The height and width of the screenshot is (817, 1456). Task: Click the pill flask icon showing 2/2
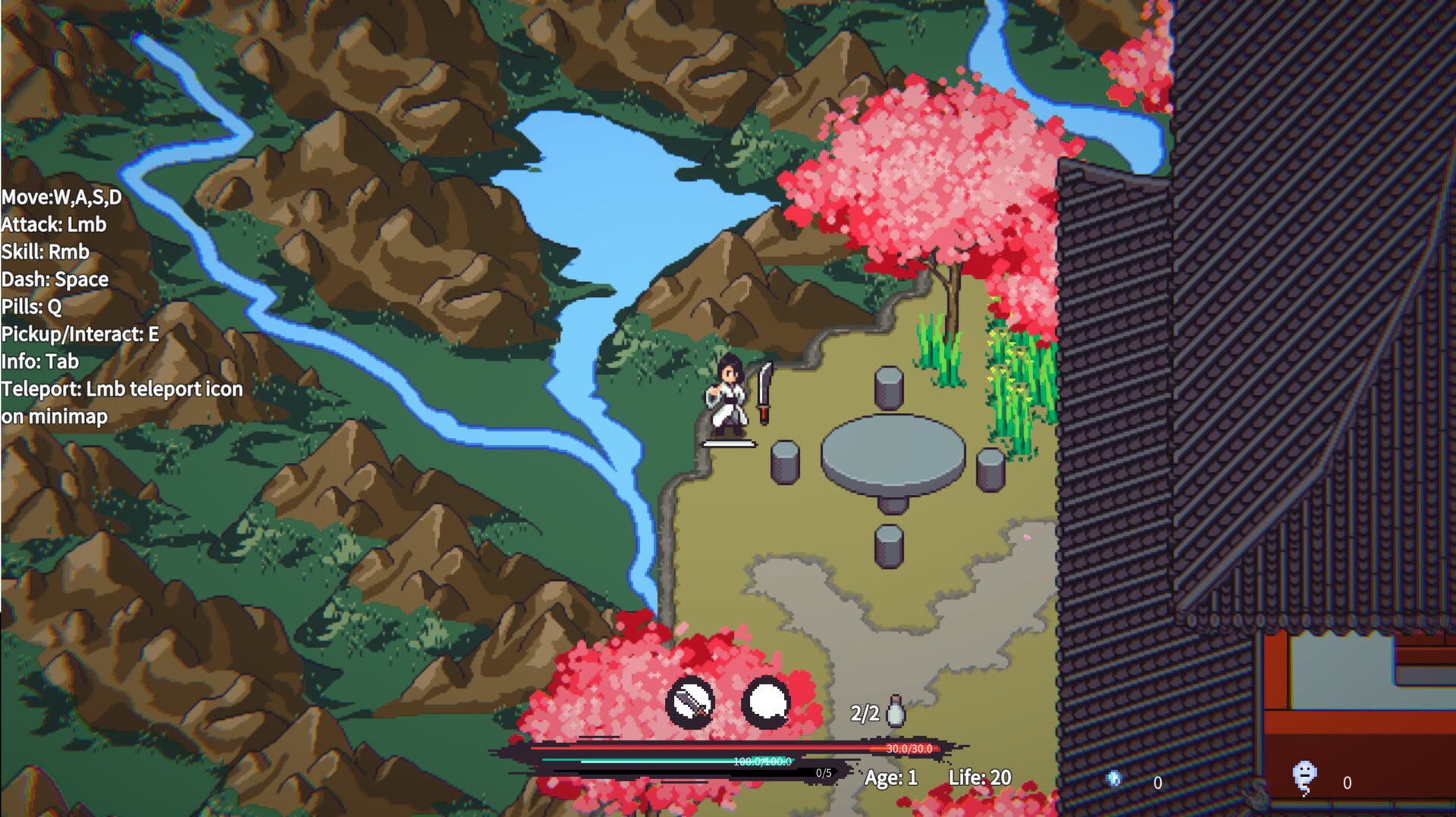[x=895, y=711]
